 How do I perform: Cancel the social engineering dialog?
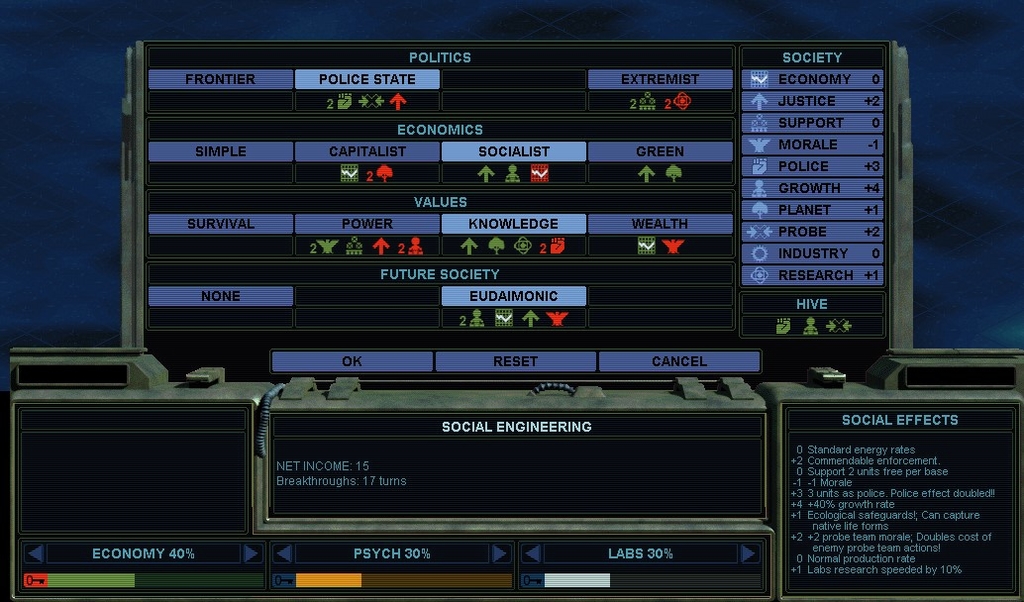[679, 361]
